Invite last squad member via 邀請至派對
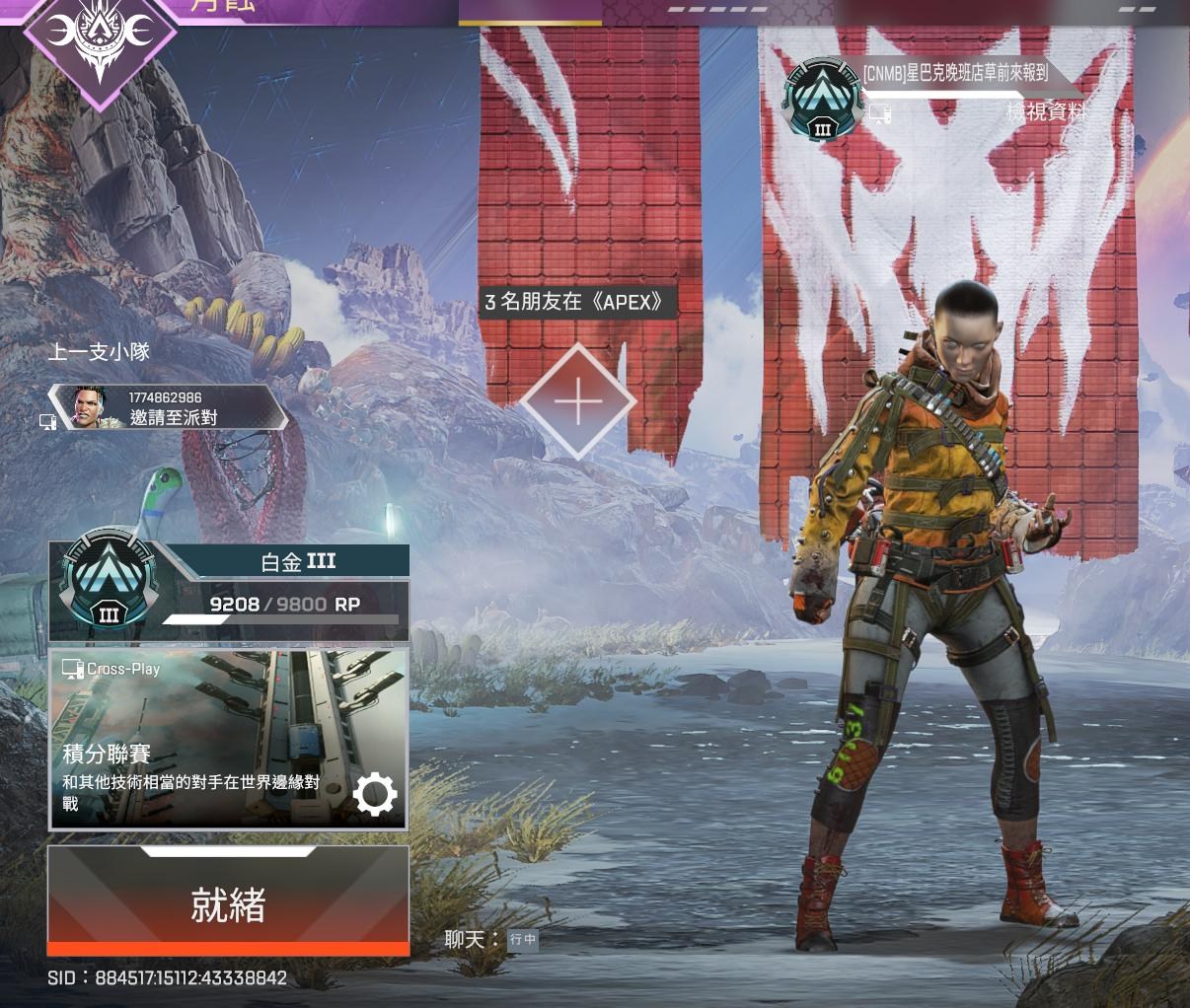Viewport: 1190px width, 1008px height. (174, 417)
